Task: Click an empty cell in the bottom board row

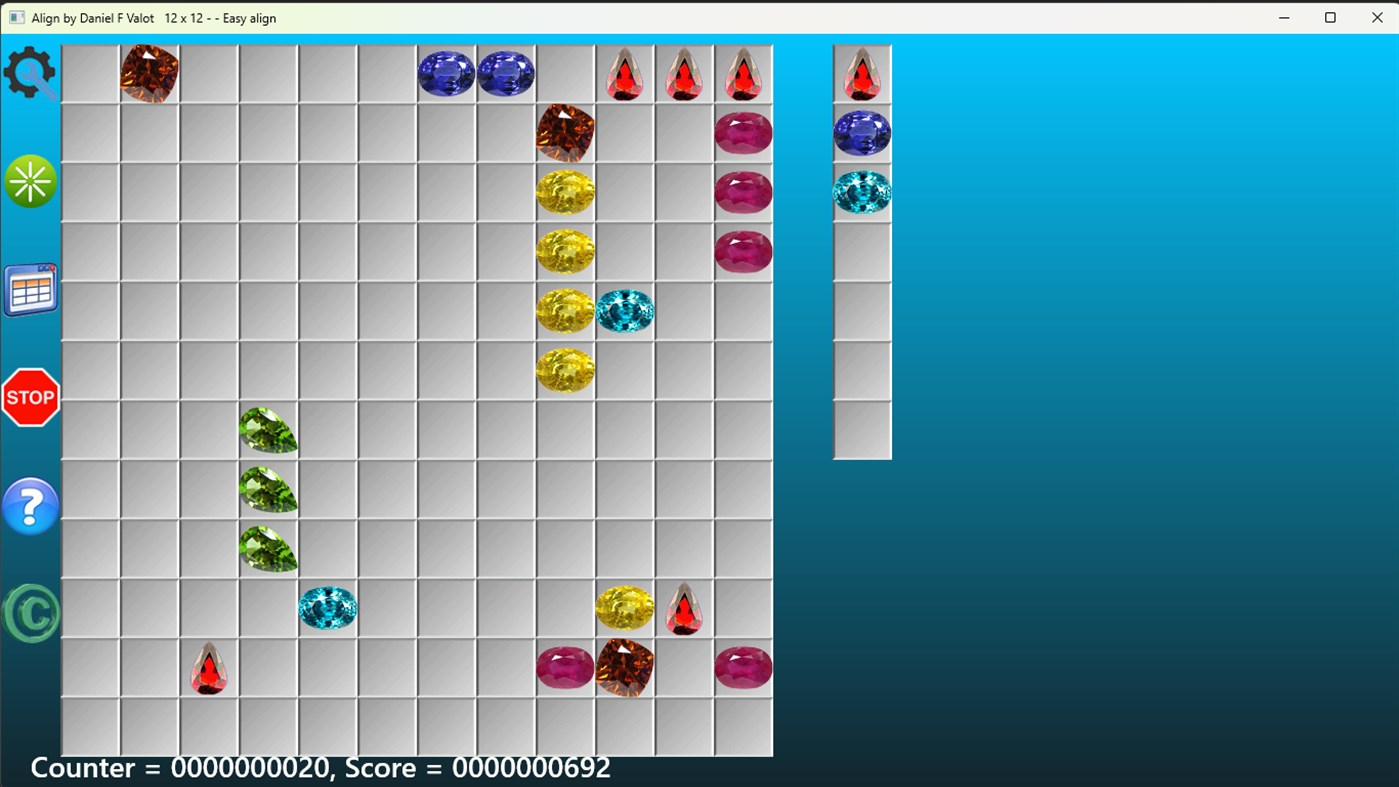Action: coord(327,726)
